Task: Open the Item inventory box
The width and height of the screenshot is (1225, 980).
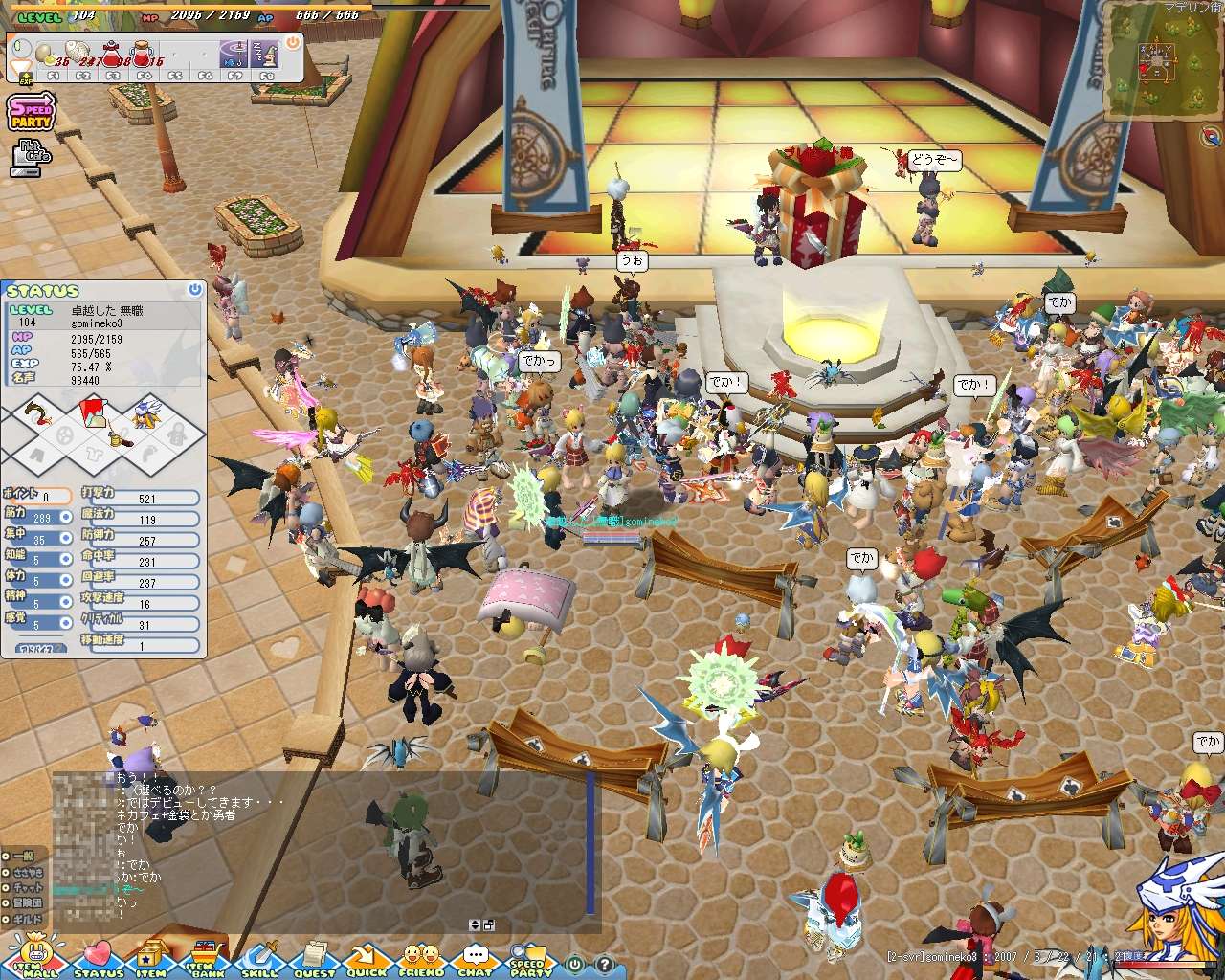Action: pos(151,957)
